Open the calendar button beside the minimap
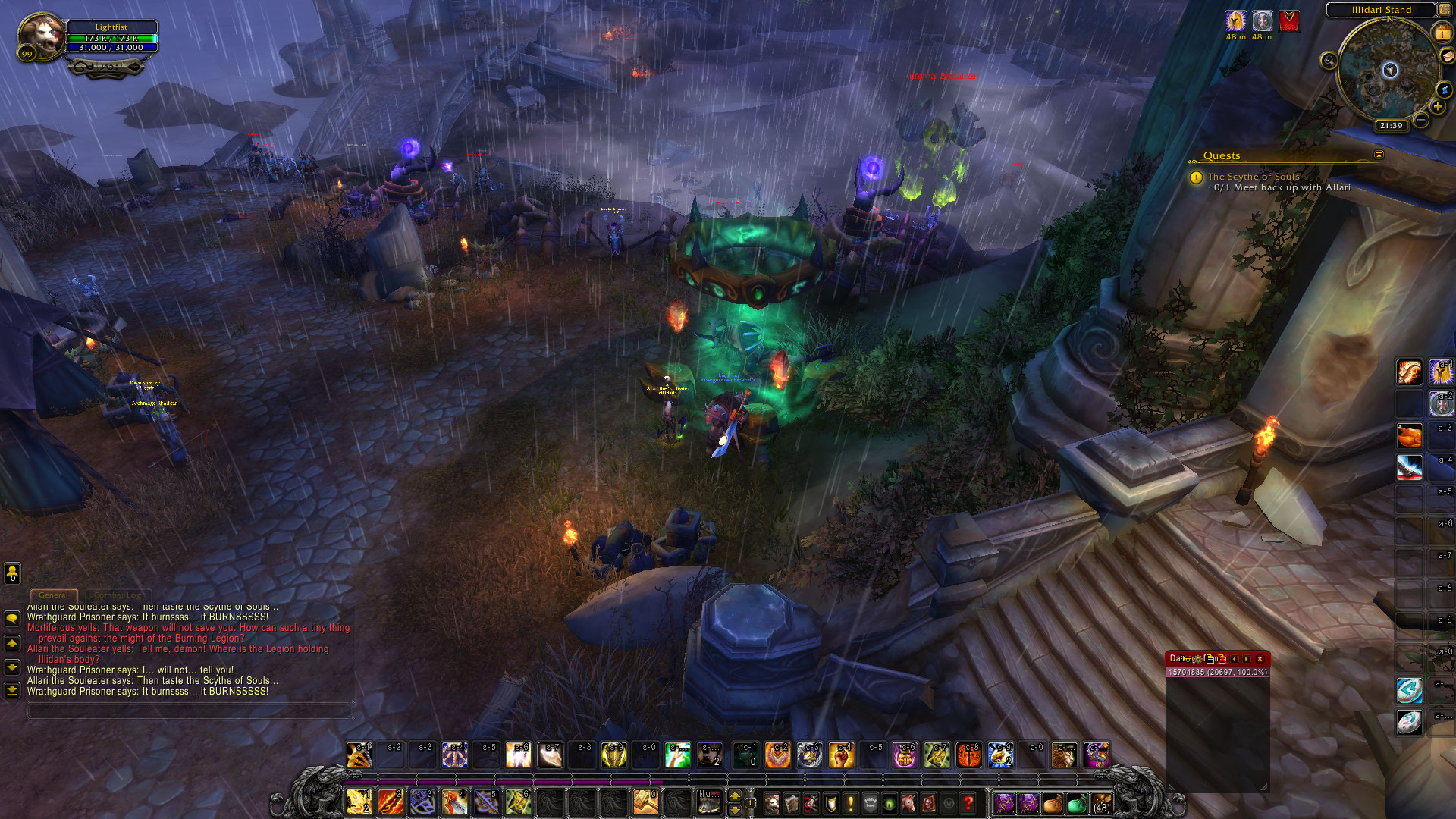Image resolution: width=1456 pixels, height=819 pixels. 1442,34
